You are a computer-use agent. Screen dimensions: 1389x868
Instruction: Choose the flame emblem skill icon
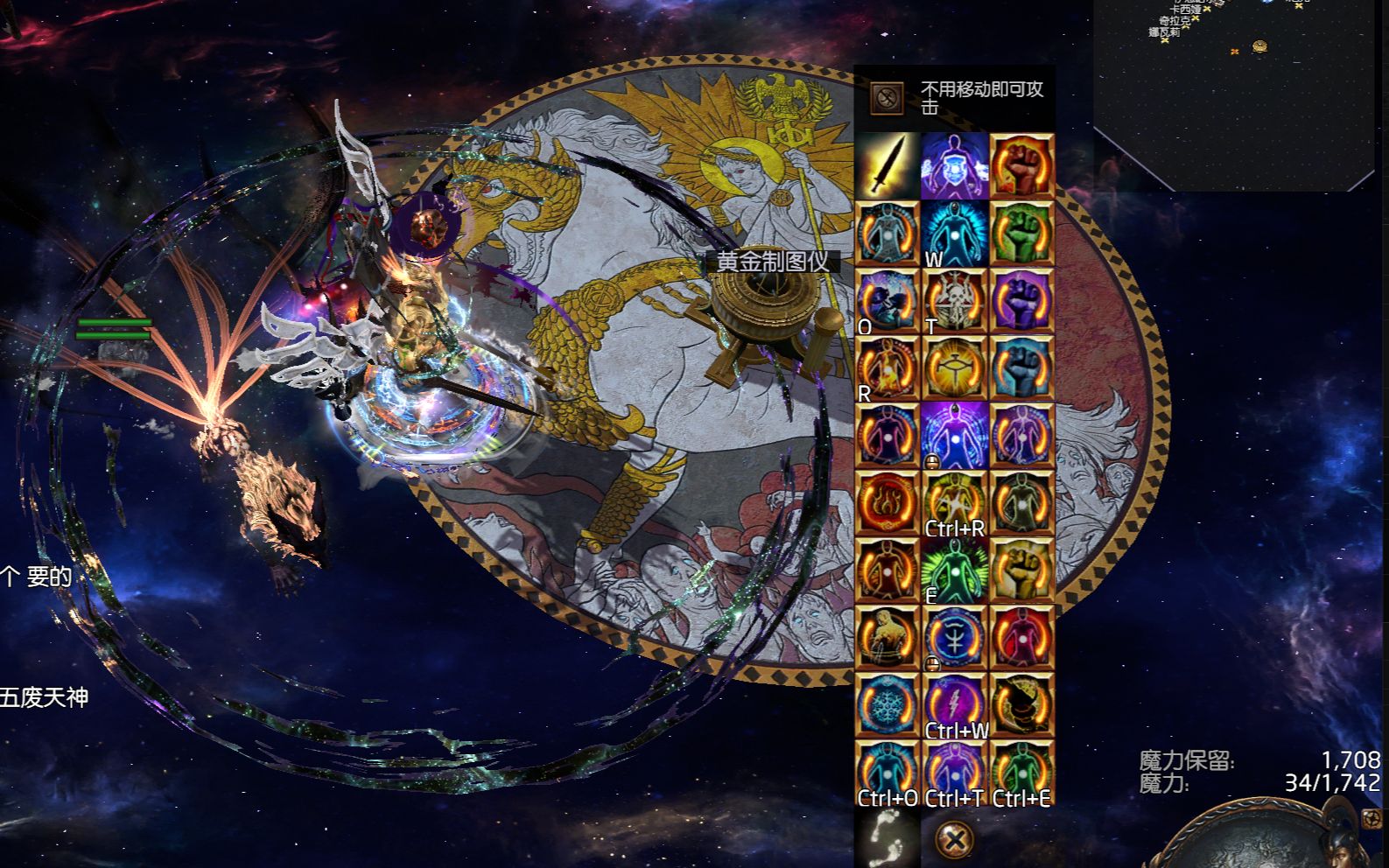coord(887,503)
